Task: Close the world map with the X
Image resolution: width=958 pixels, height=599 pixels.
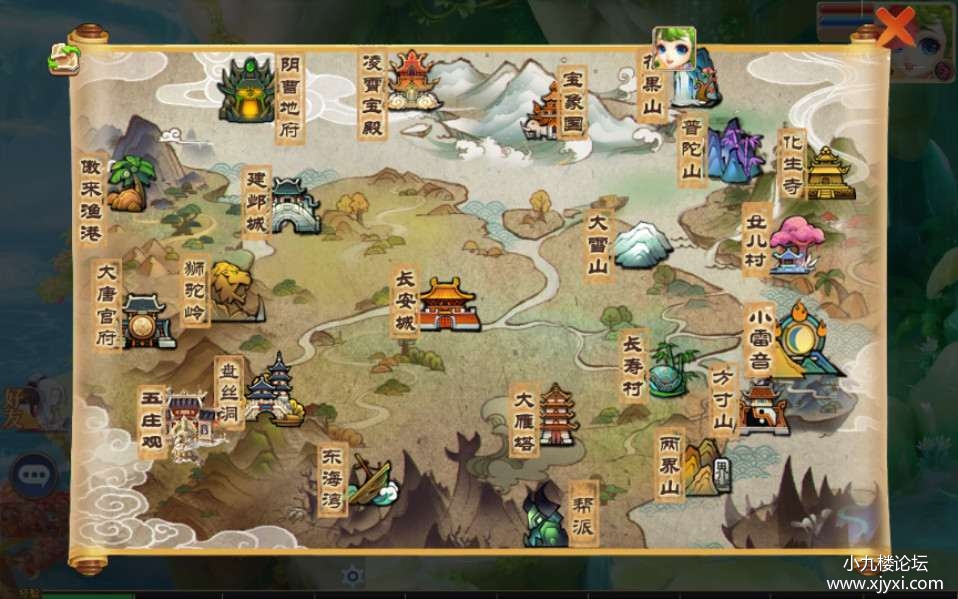Action: (895, 28)
